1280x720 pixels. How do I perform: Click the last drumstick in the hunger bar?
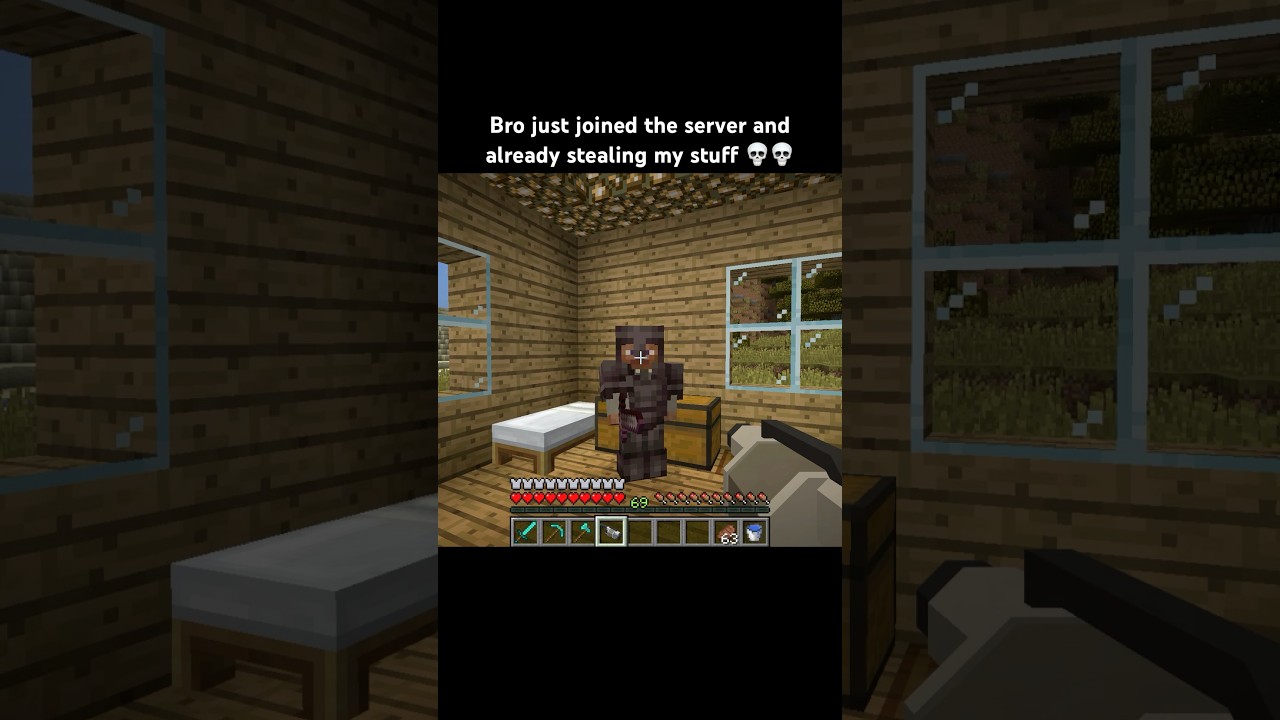(x=762, y=498)
